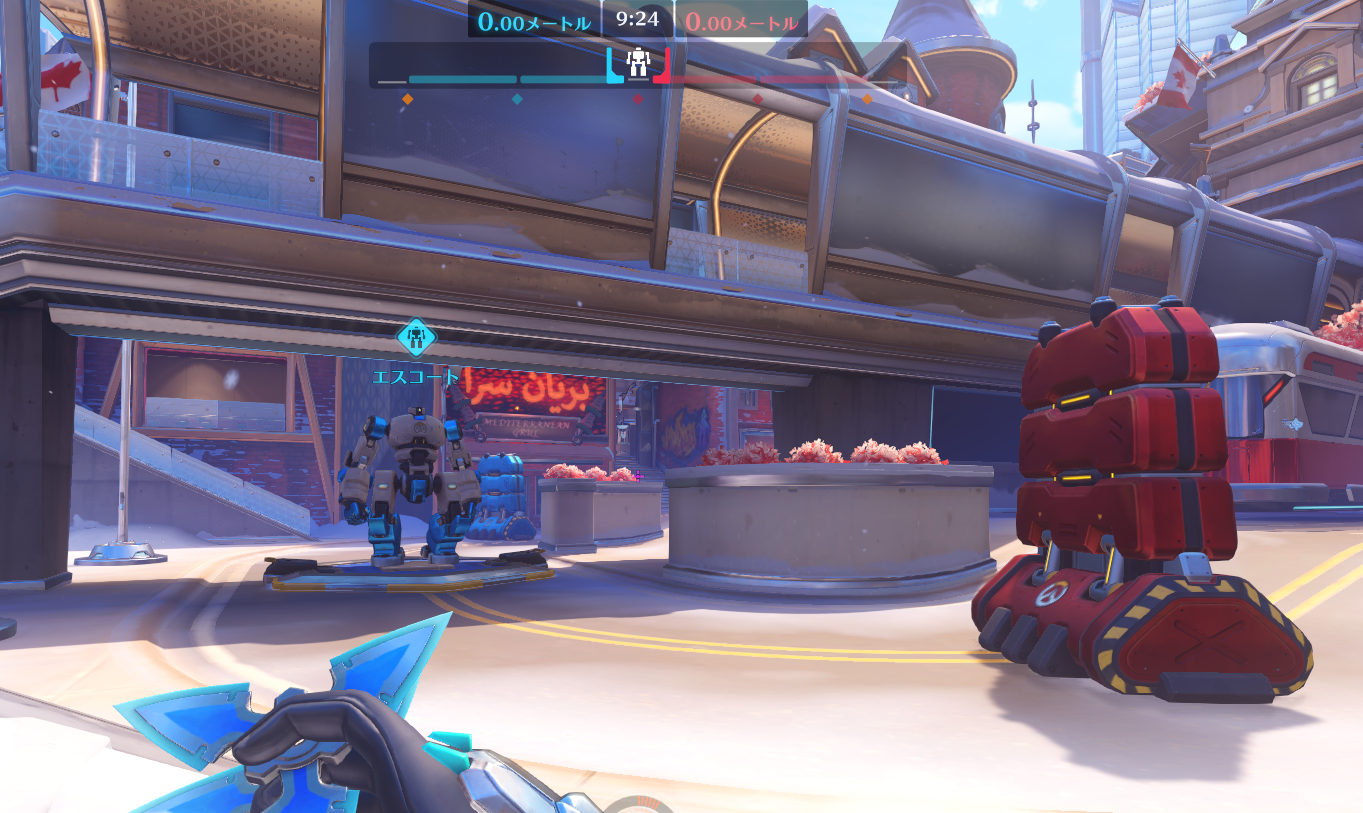Screen dimensions: 1363x813
Task: Select the cyan escort diamond marker above the payload
Action: tap(416, 338)
